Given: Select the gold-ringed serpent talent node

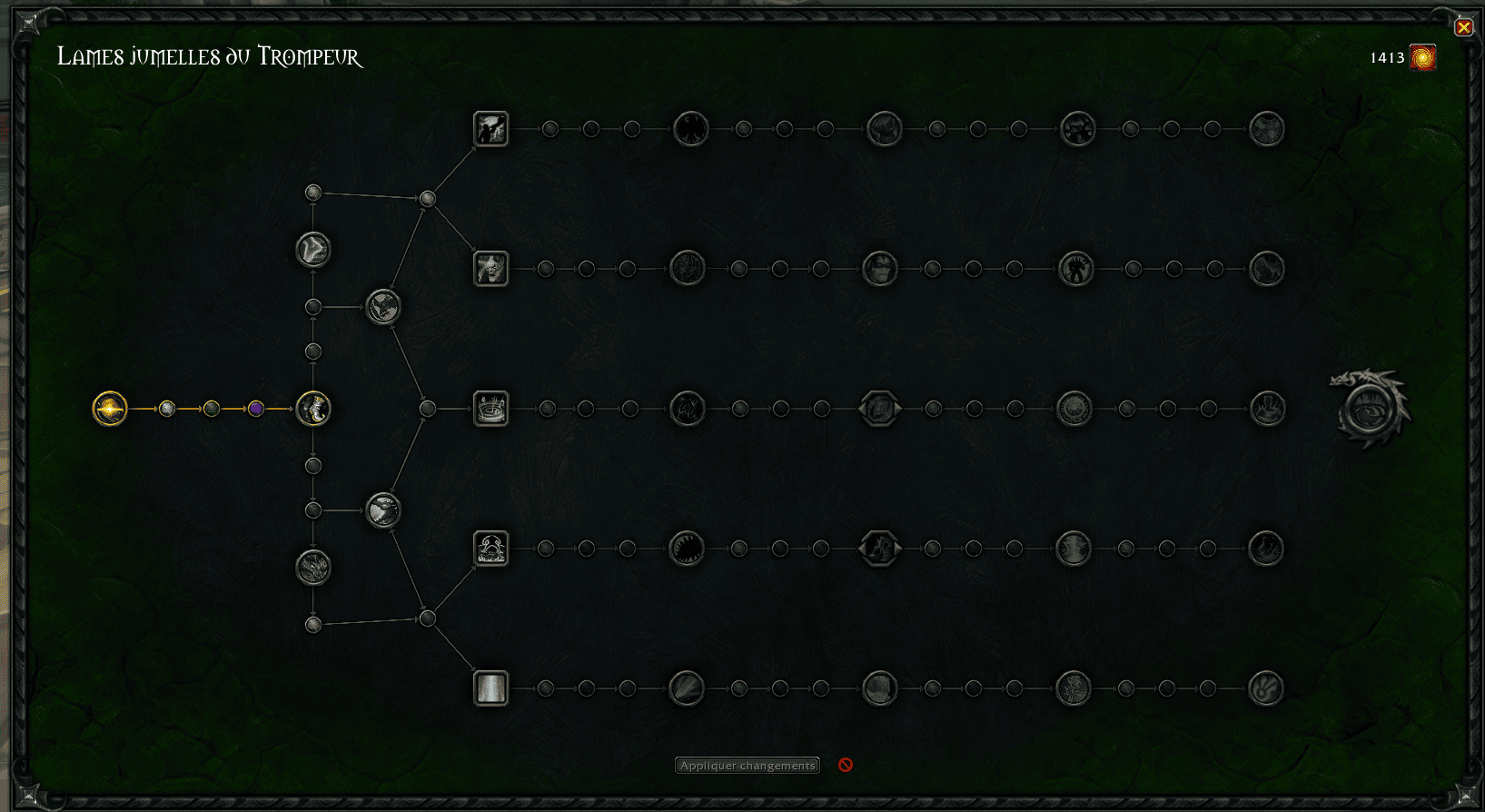Looking at the screenshot, I should (313, 409).
